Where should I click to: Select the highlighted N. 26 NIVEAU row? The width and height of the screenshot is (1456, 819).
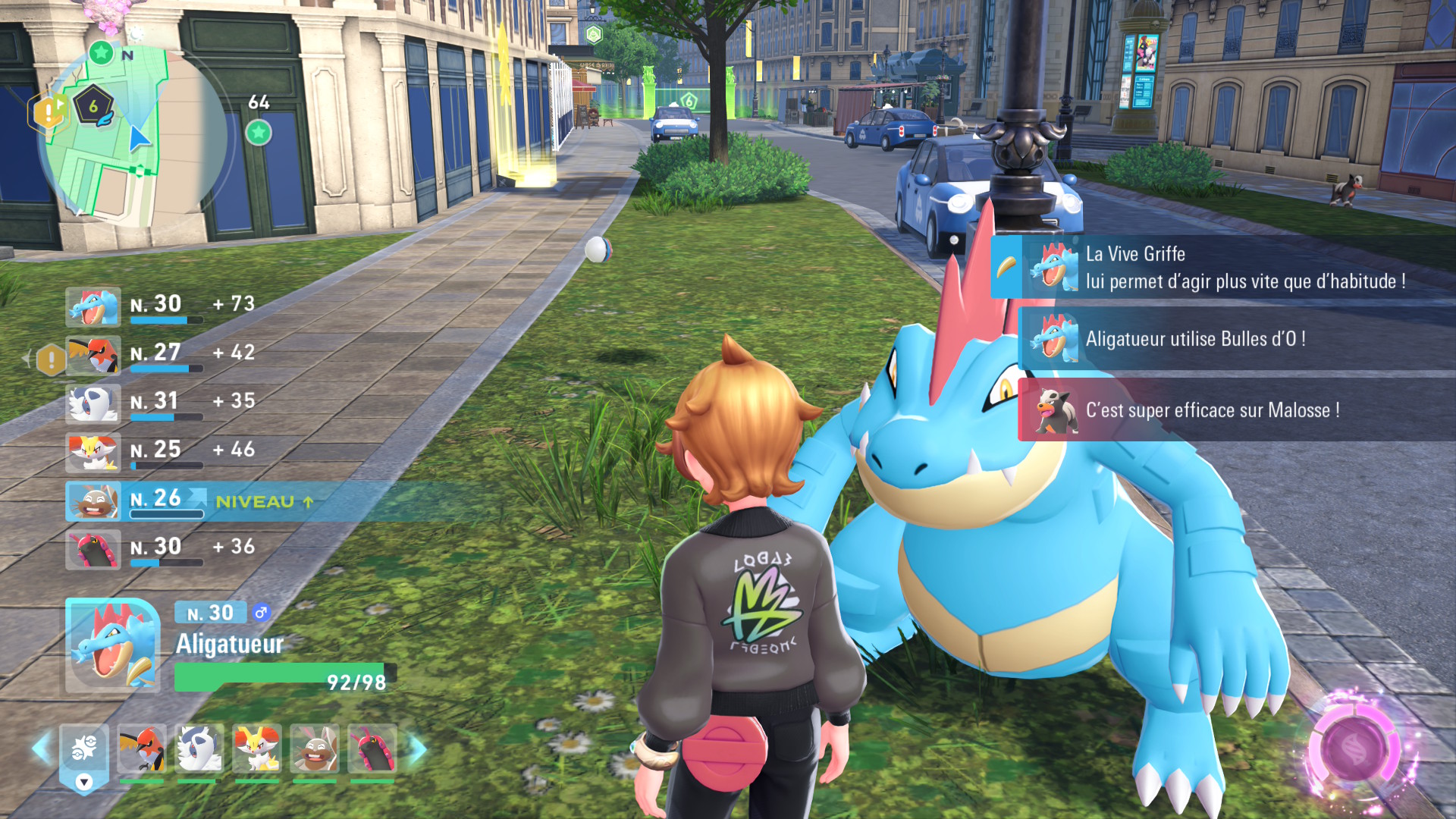click(190, 501)
